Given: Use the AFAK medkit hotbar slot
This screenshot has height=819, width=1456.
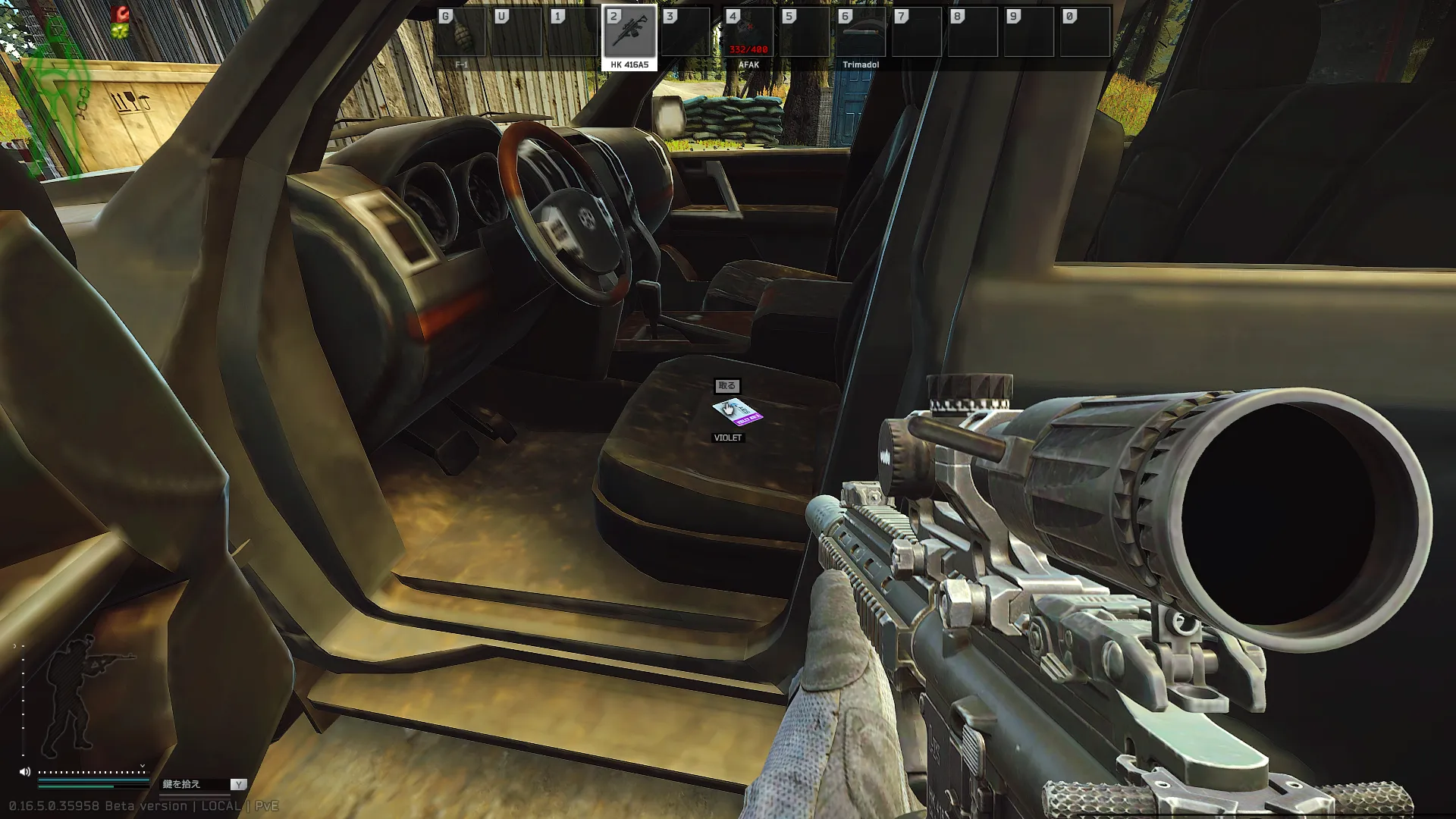Looking at the screenshot, I should coord(748,33).
